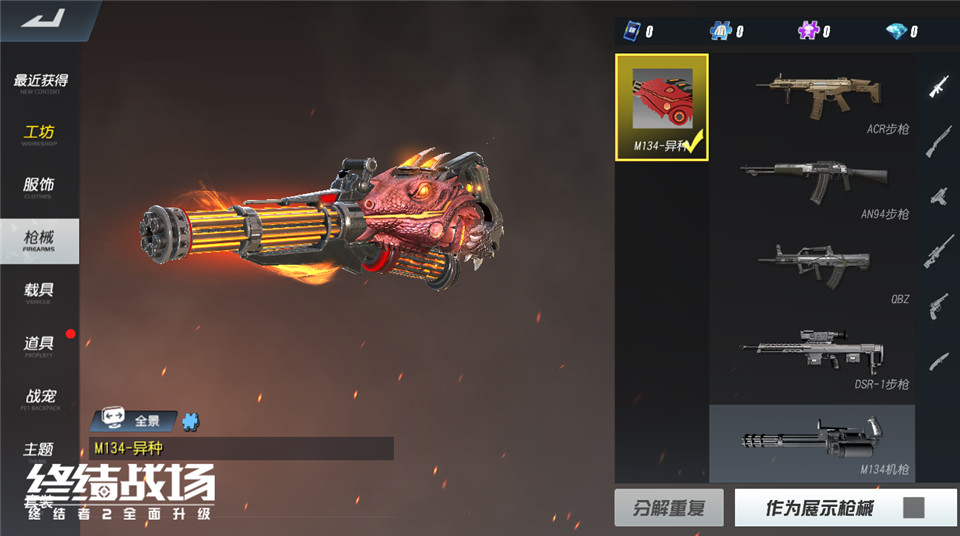Toggle the 作为展示枪械 display firearm checkbox

pyautogui.click(x=913, y=508)
